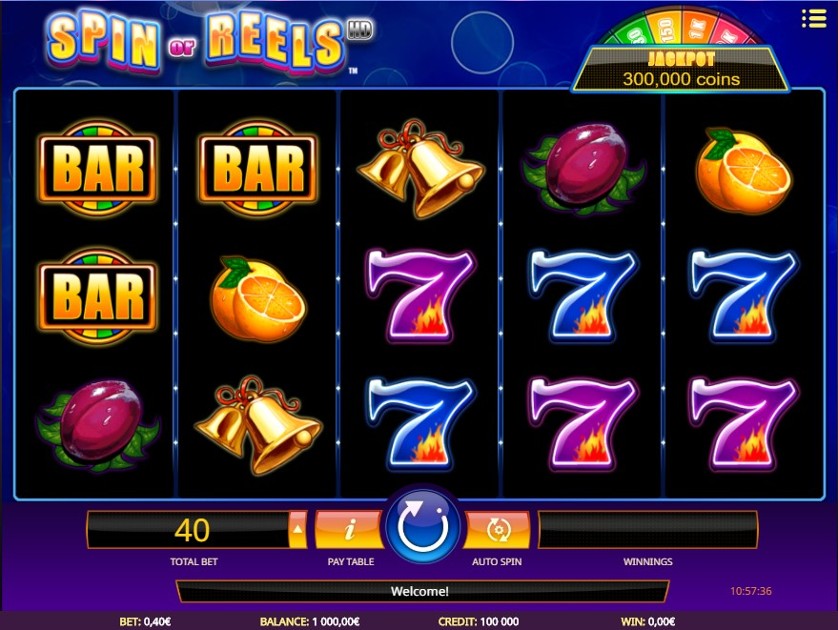The height and width of the screenshot is (630, 838).
Task: Open the hamburger menu icon
Action: (x=813, y=18)
